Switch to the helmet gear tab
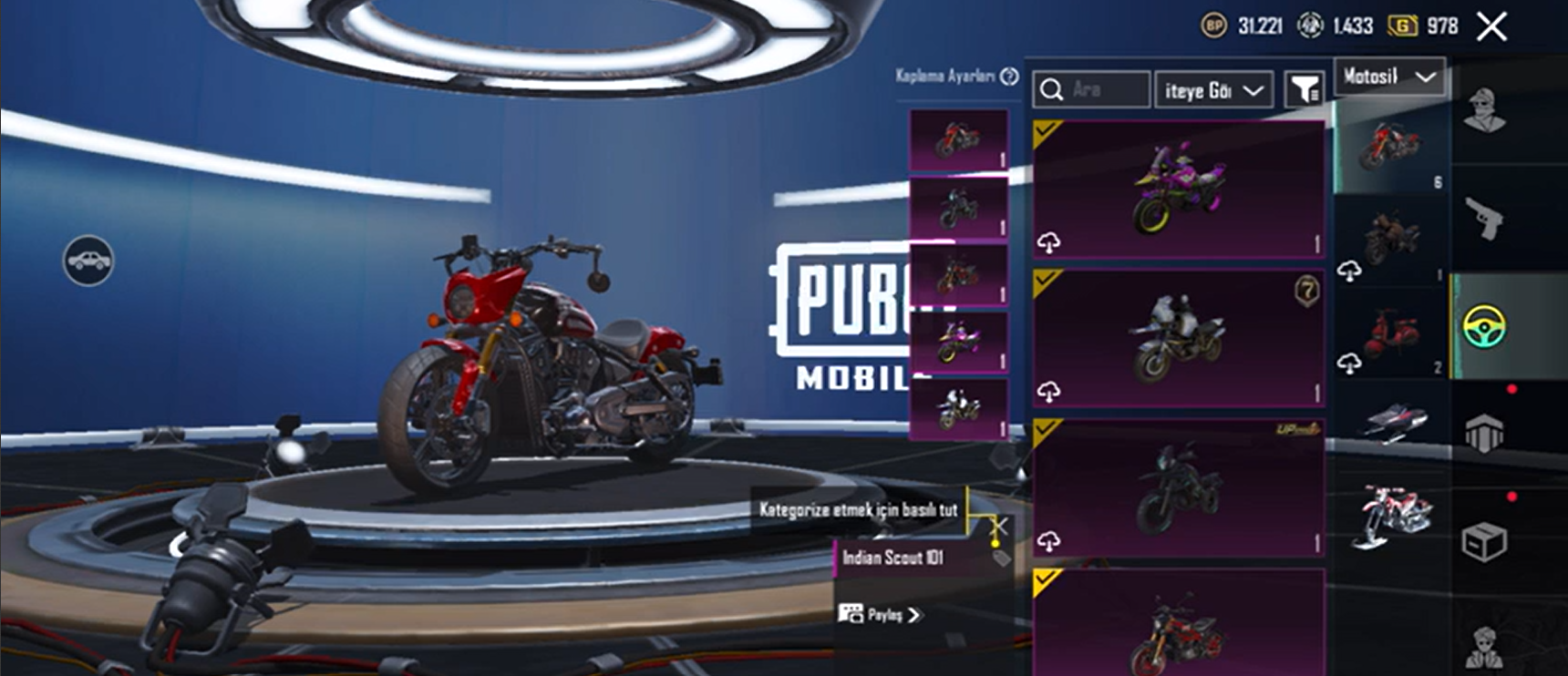1568x676 pixels. 1484,434
